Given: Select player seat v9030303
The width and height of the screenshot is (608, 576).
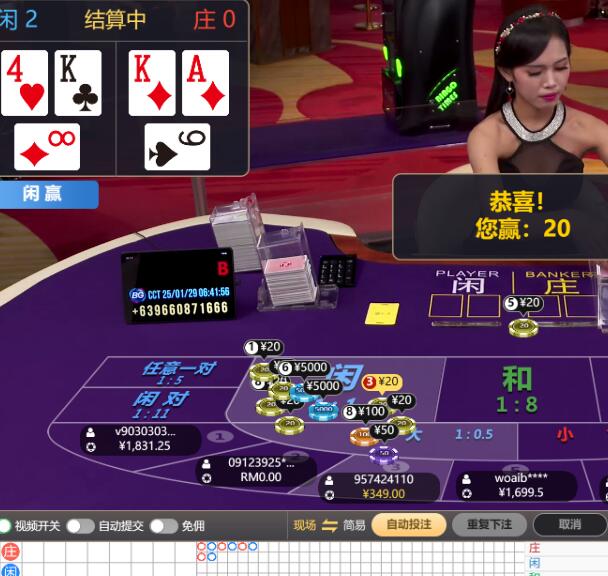Looking at the screenshot, I should [141, 439].
